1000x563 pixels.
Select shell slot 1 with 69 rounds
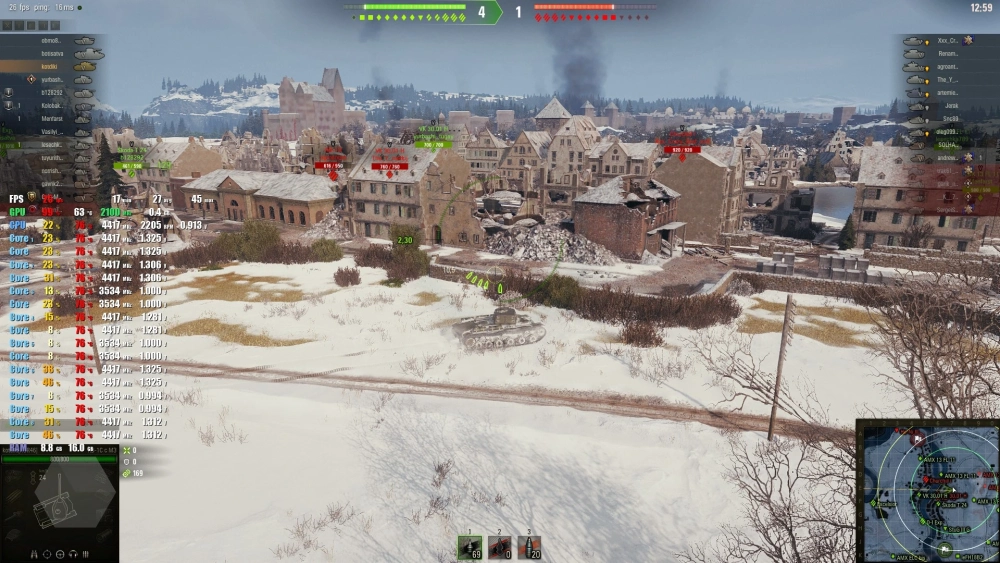[470, 547]
